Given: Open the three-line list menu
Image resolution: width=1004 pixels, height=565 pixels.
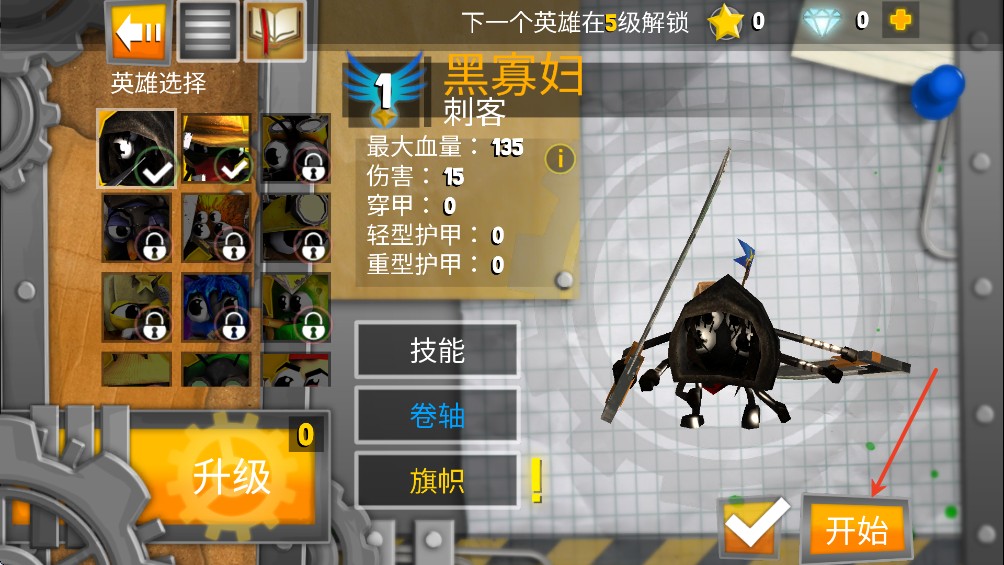Looking at the screenshot, I should pos(208,32).
